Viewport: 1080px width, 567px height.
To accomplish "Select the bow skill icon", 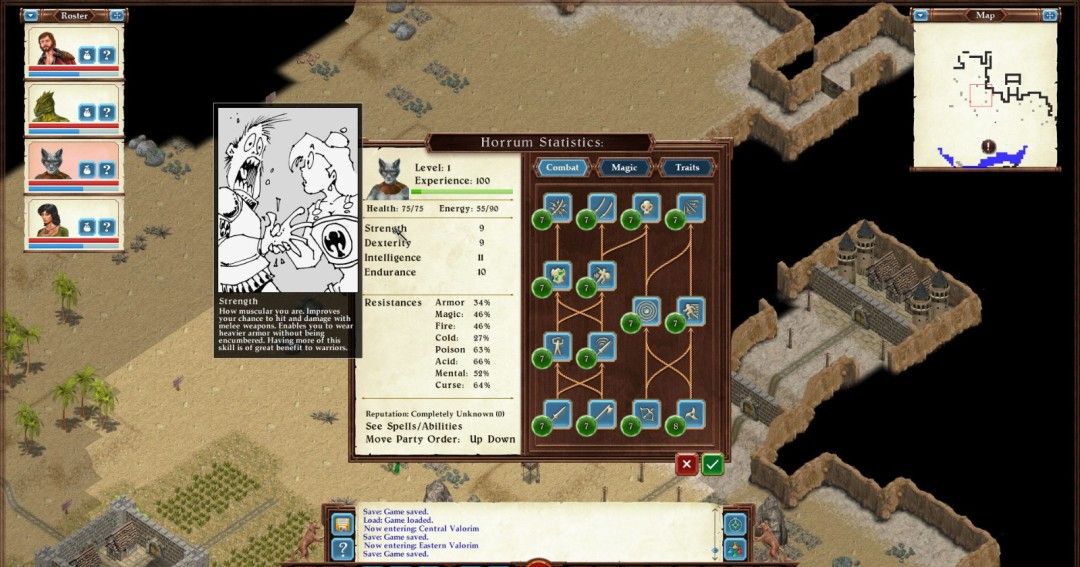I will pos(645,413).
